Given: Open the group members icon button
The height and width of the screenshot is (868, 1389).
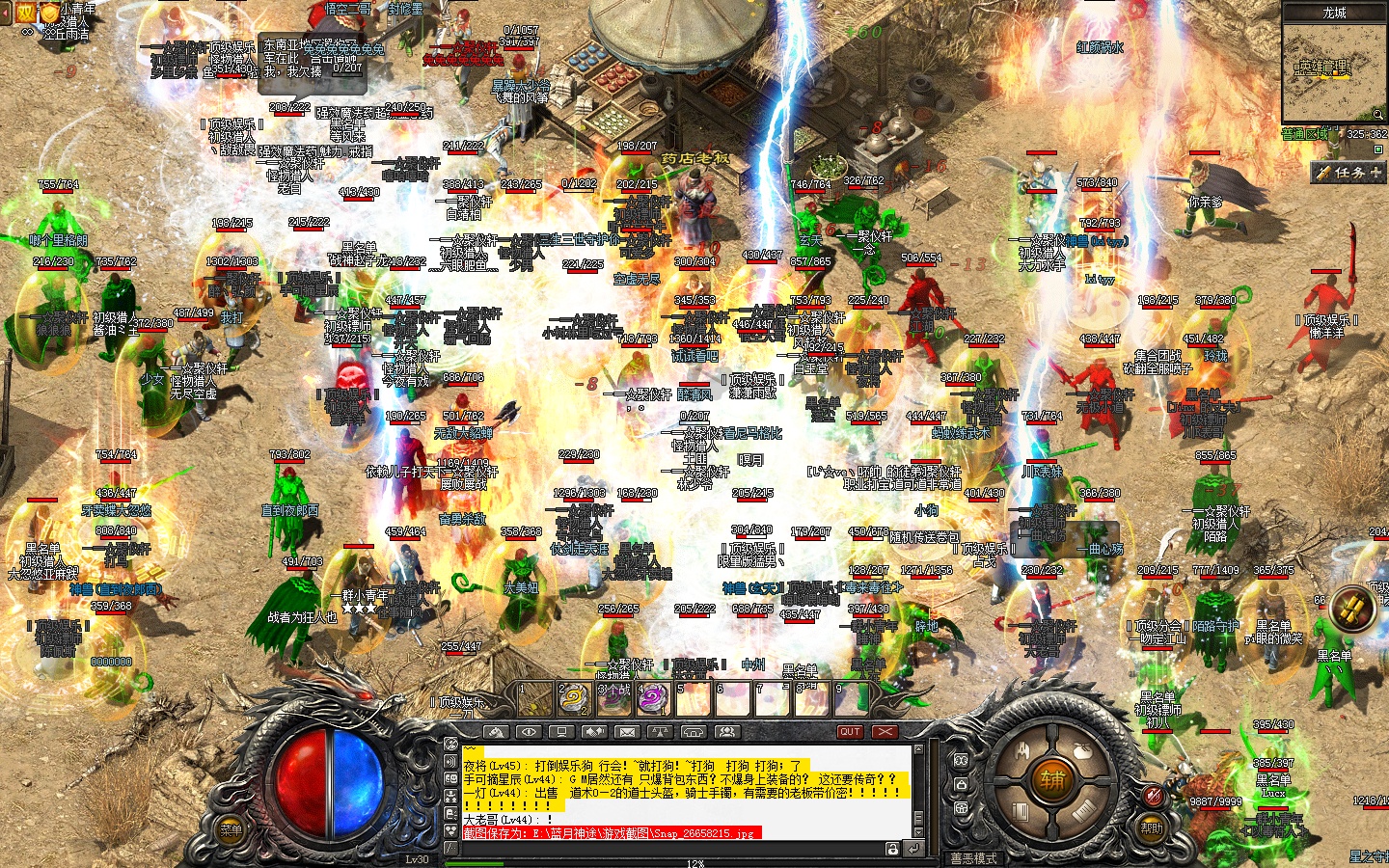Looking at the screenshot, I should [725, 732].
